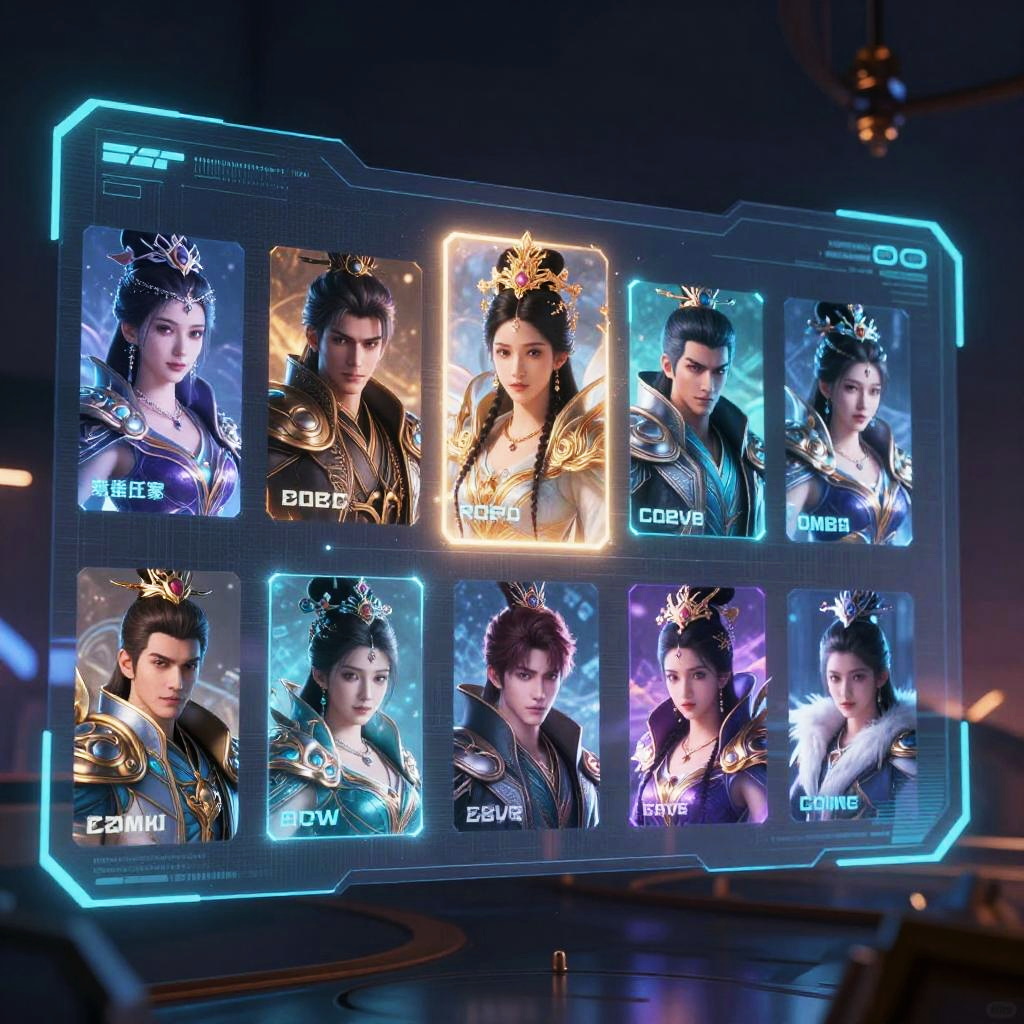Click the double-ring icon on the panel

pyautogui.click(x=899, y=257)
